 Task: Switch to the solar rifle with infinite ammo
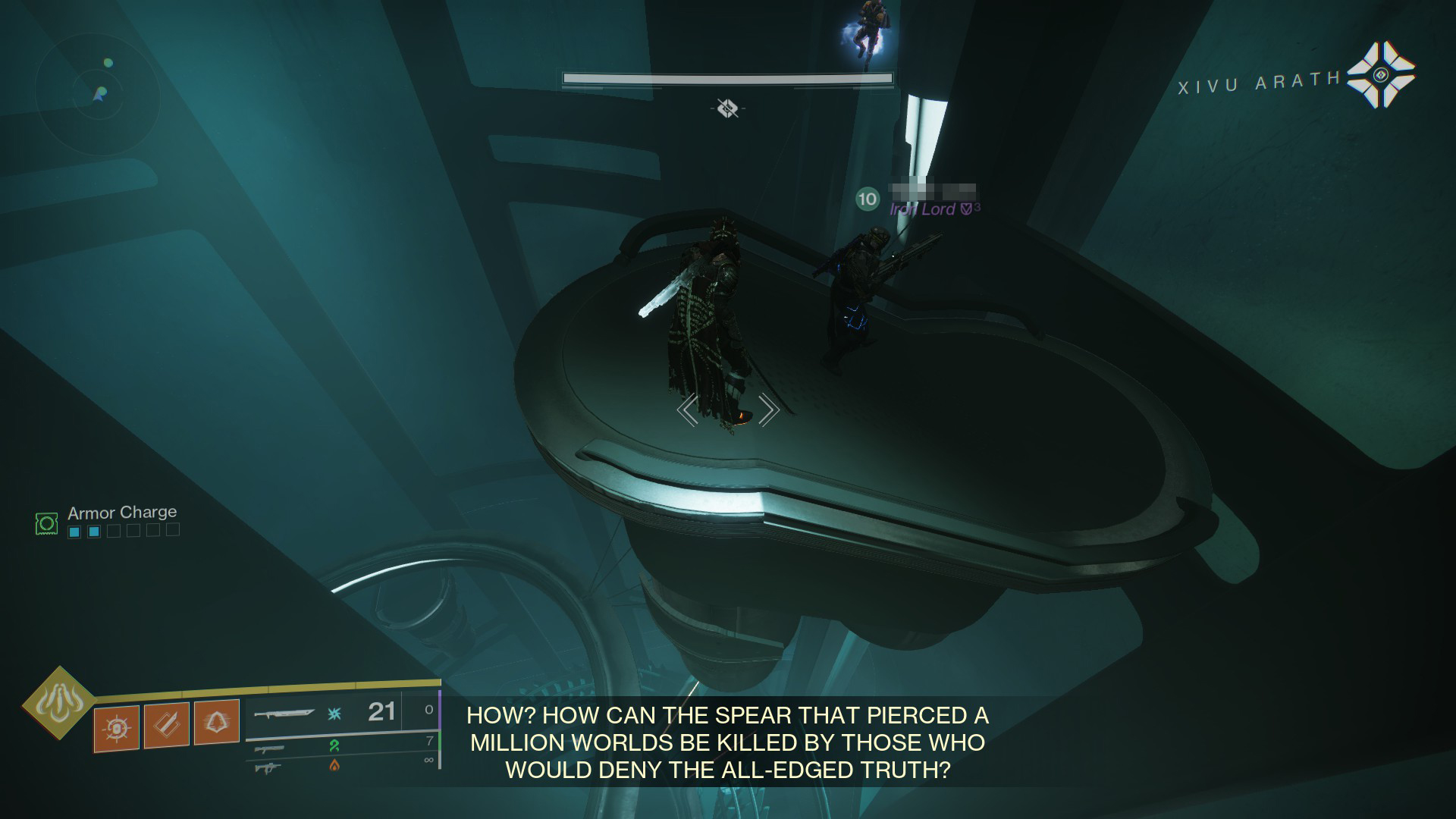pyautogui.click(x=268, y=767)
